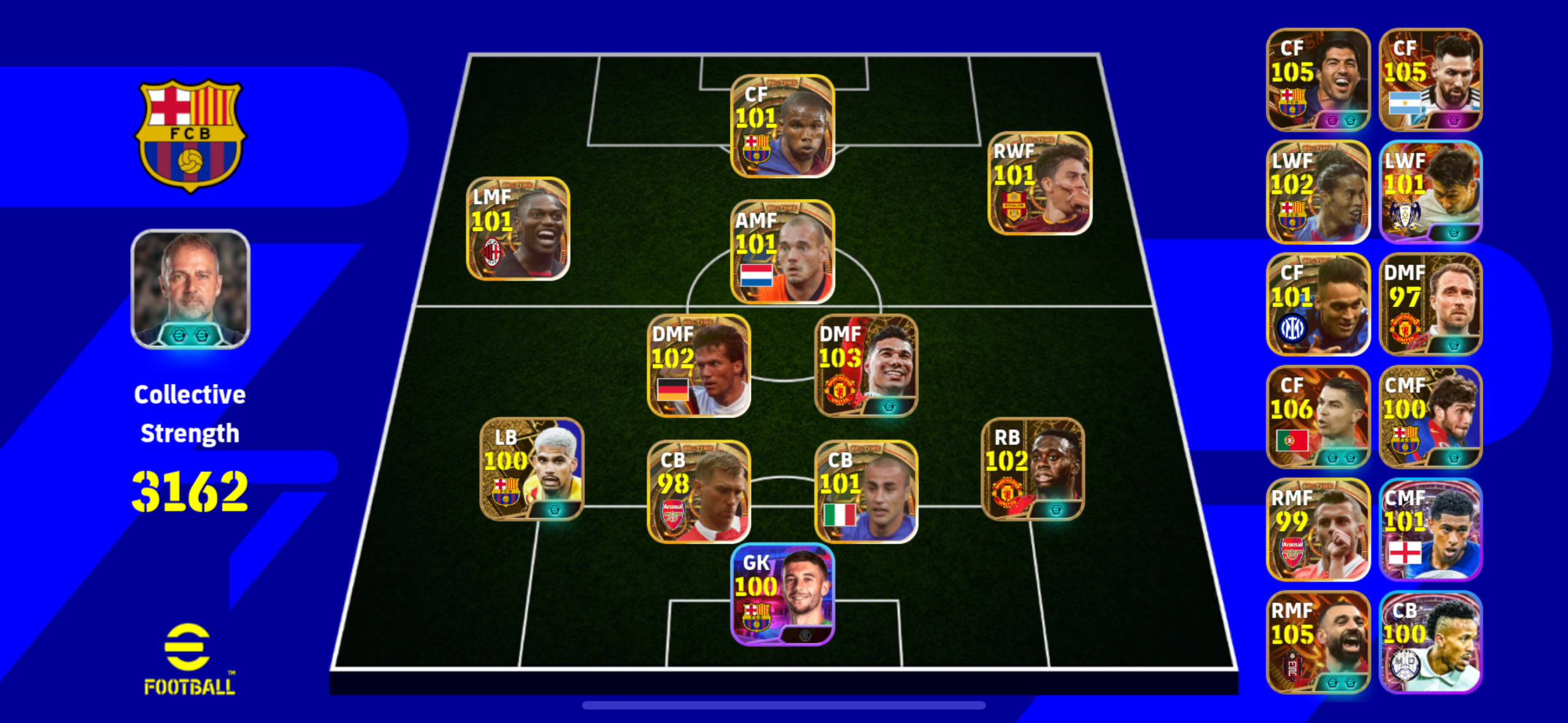Select the CB 101 Italy card
This screenshot has width=1568, height=723.
coord(865,491)
